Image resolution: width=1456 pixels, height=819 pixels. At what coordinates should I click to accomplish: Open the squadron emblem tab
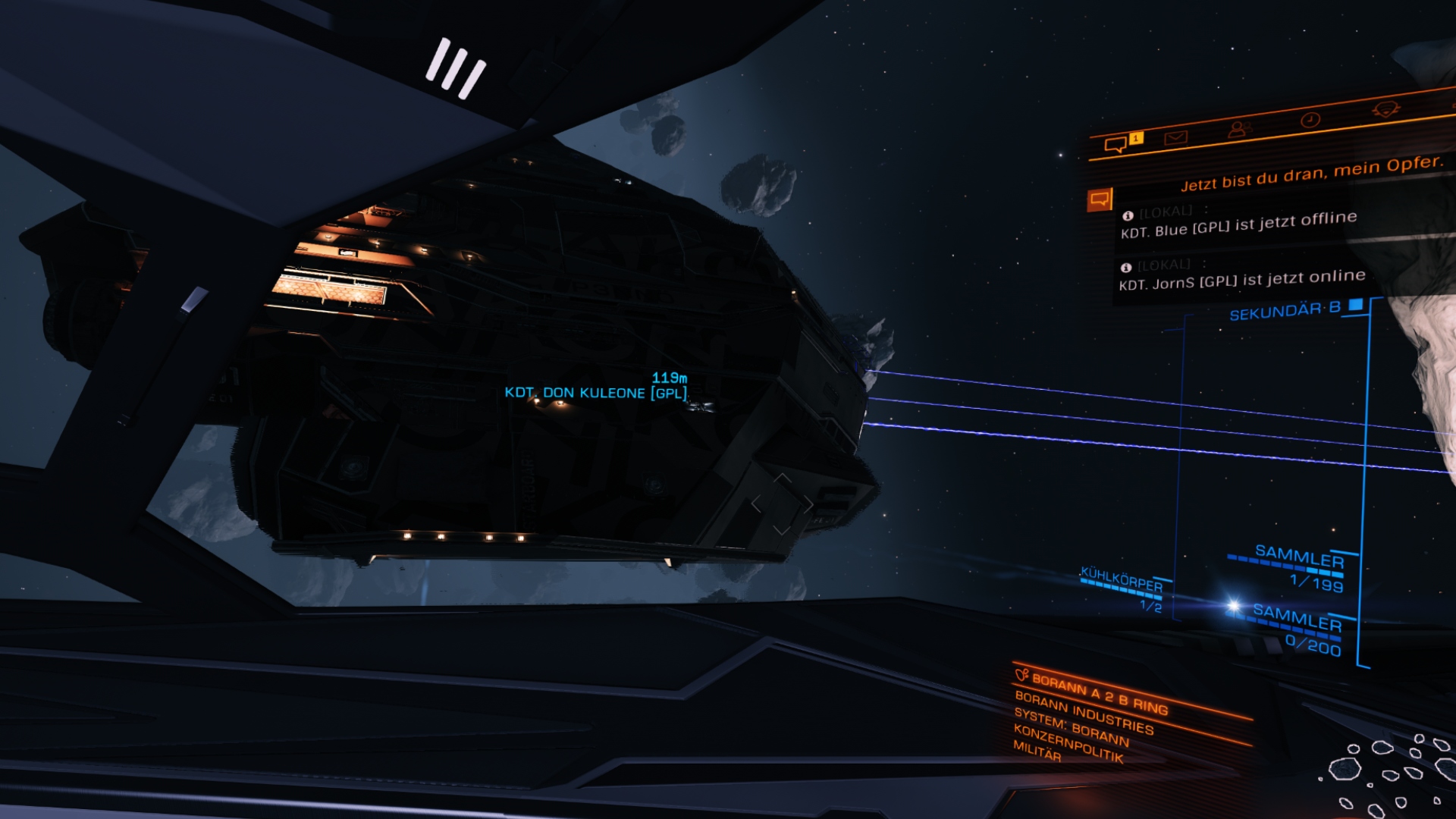pos(1385,110)
